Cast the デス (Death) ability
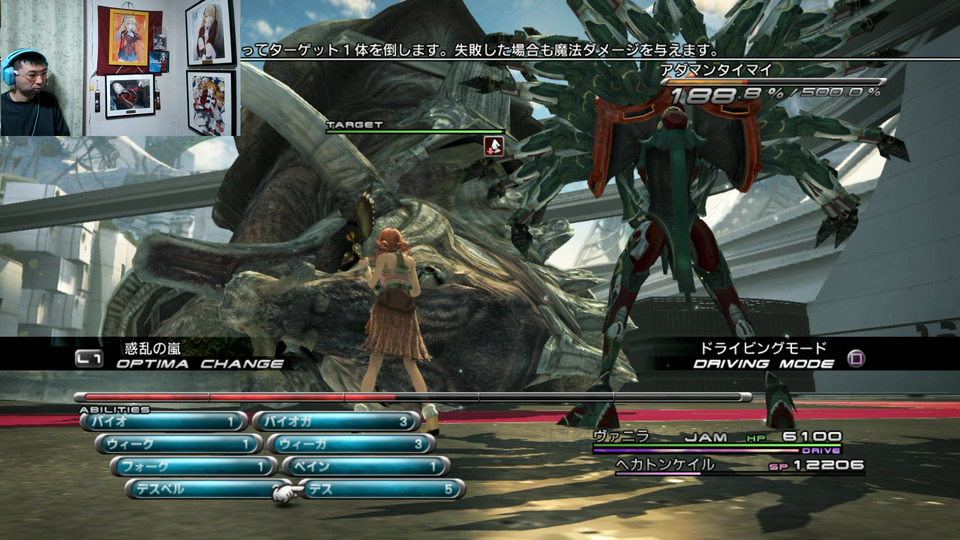 [382, 489]
